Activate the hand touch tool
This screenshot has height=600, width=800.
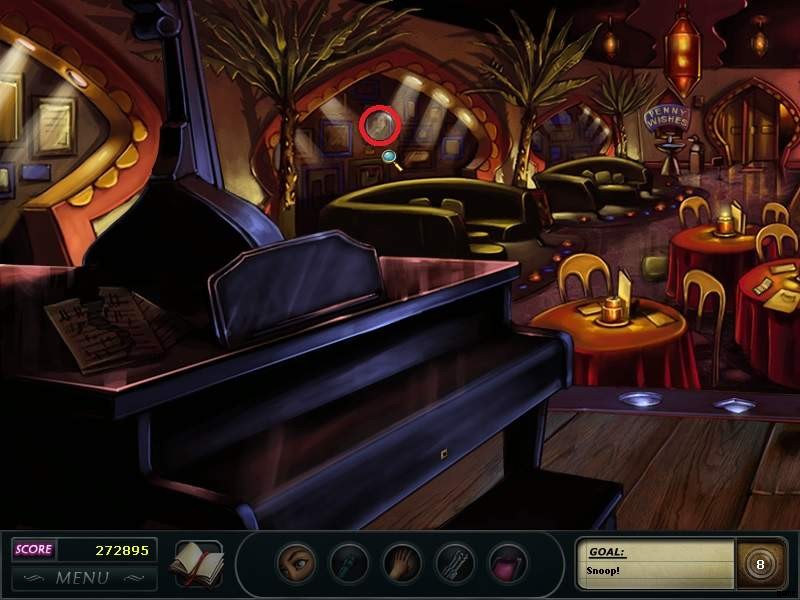[402, 564]
